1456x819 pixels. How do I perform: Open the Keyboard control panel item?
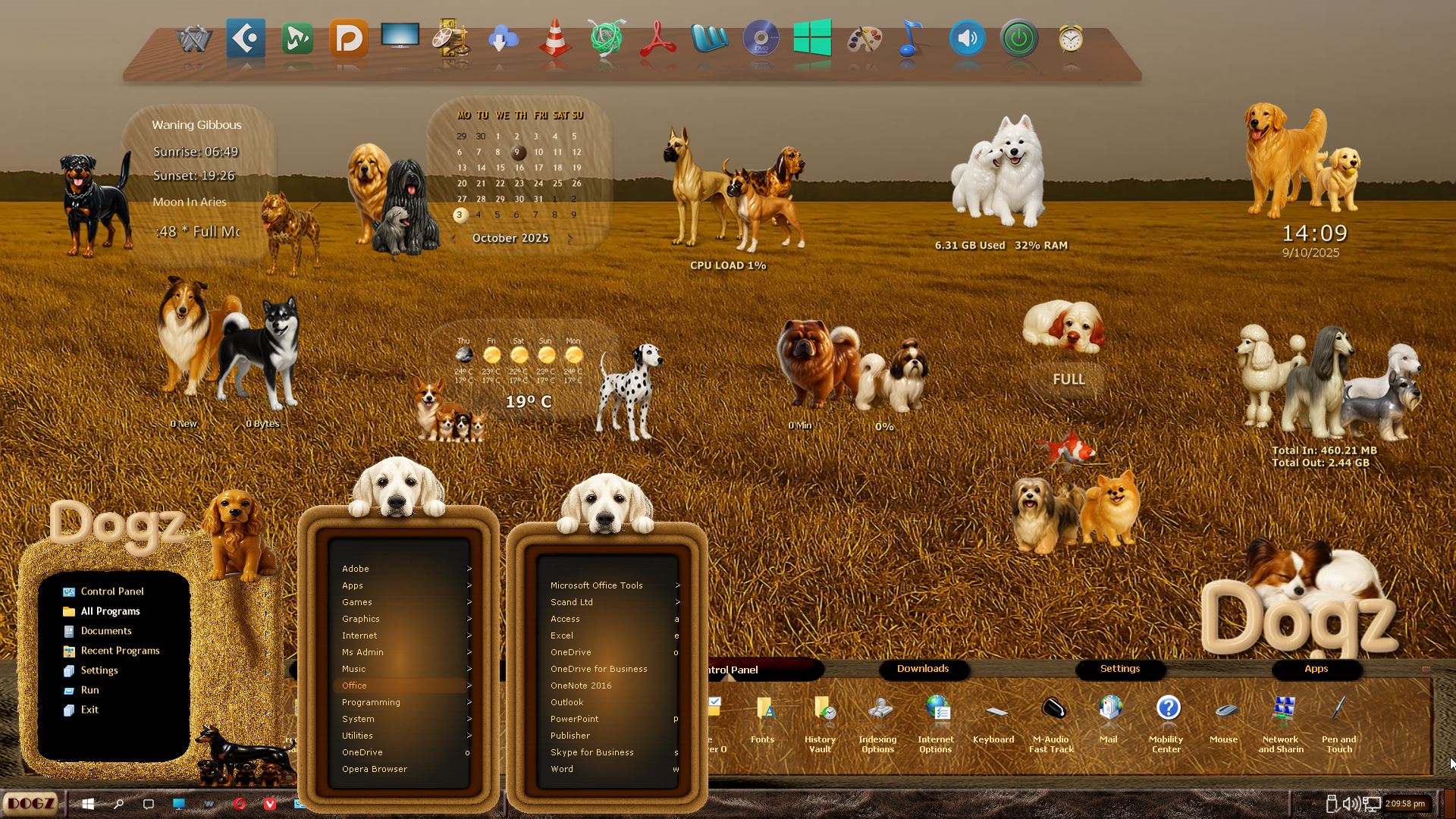pos(993,719)
